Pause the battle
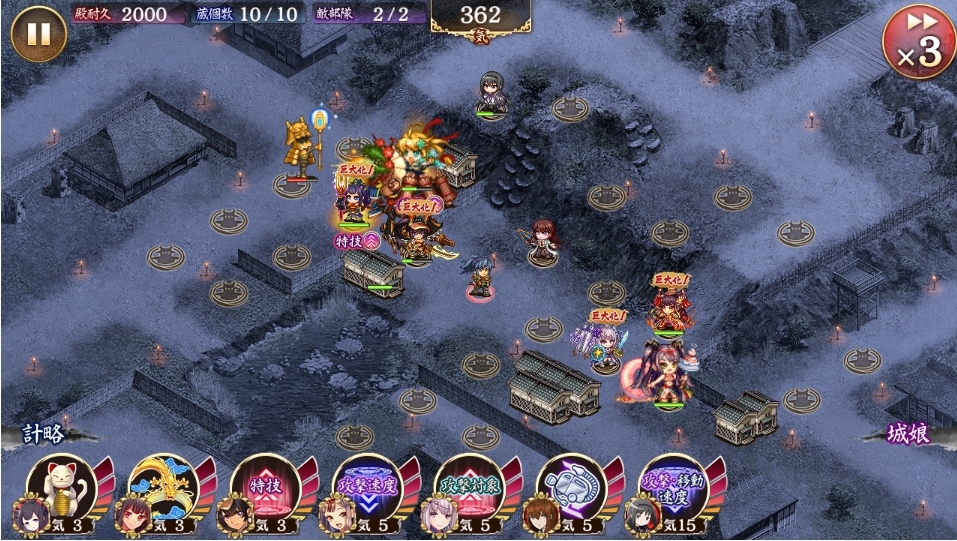This screenshot has width=957, height=541. tap(38, 34)
